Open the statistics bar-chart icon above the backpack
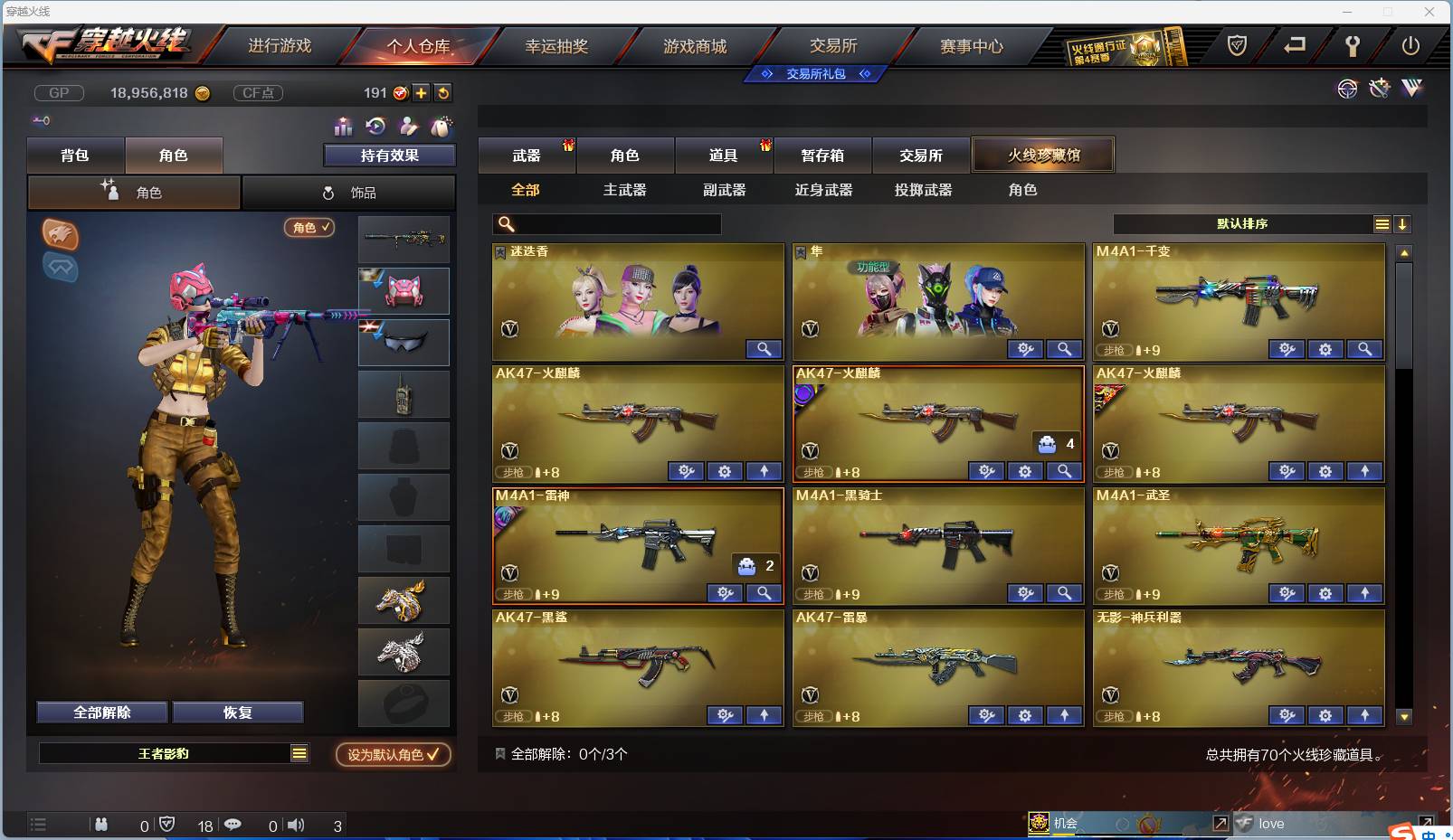 342,127
